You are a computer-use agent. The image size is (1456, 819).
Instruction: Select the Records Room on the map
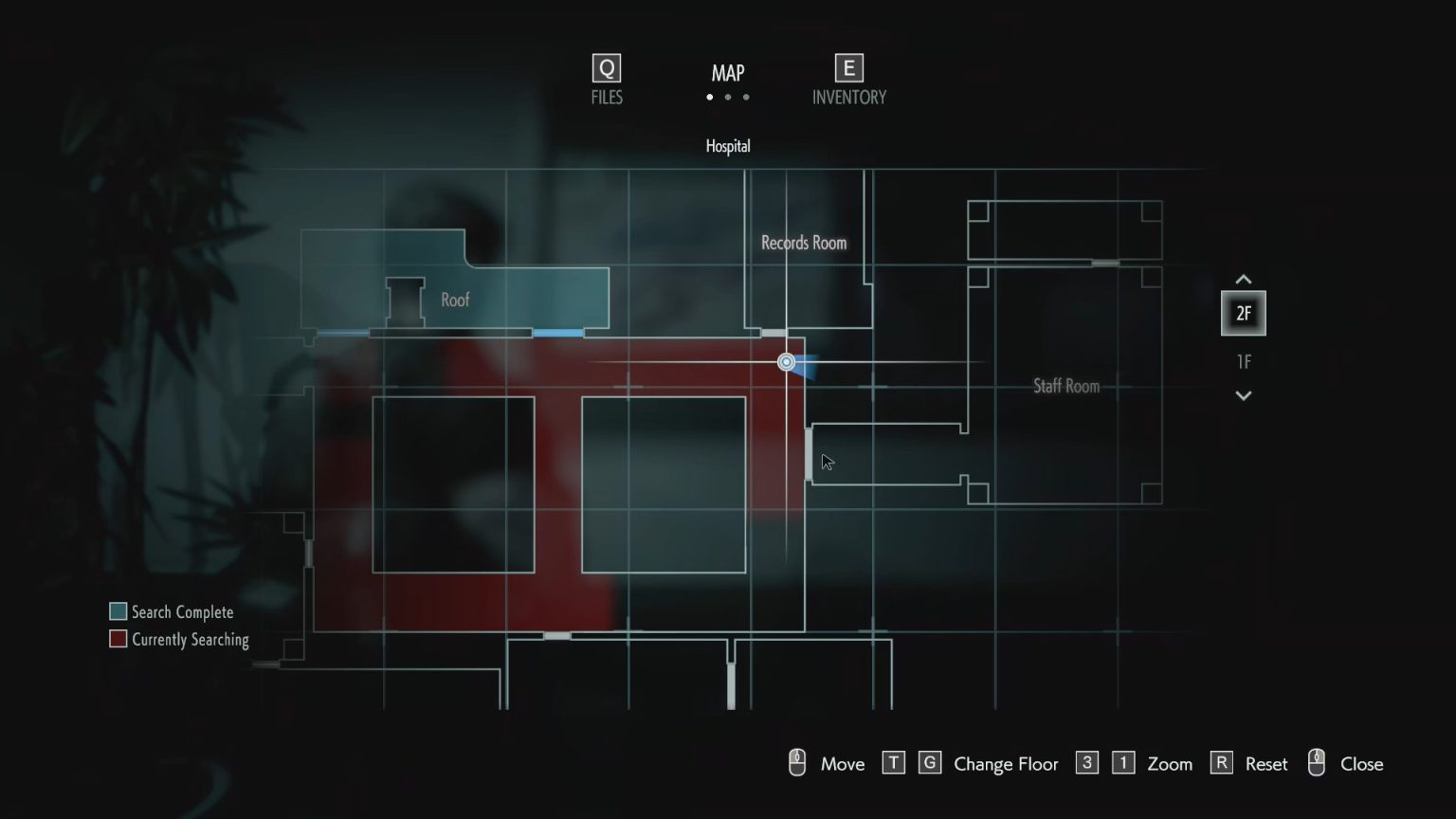point(804,243)
